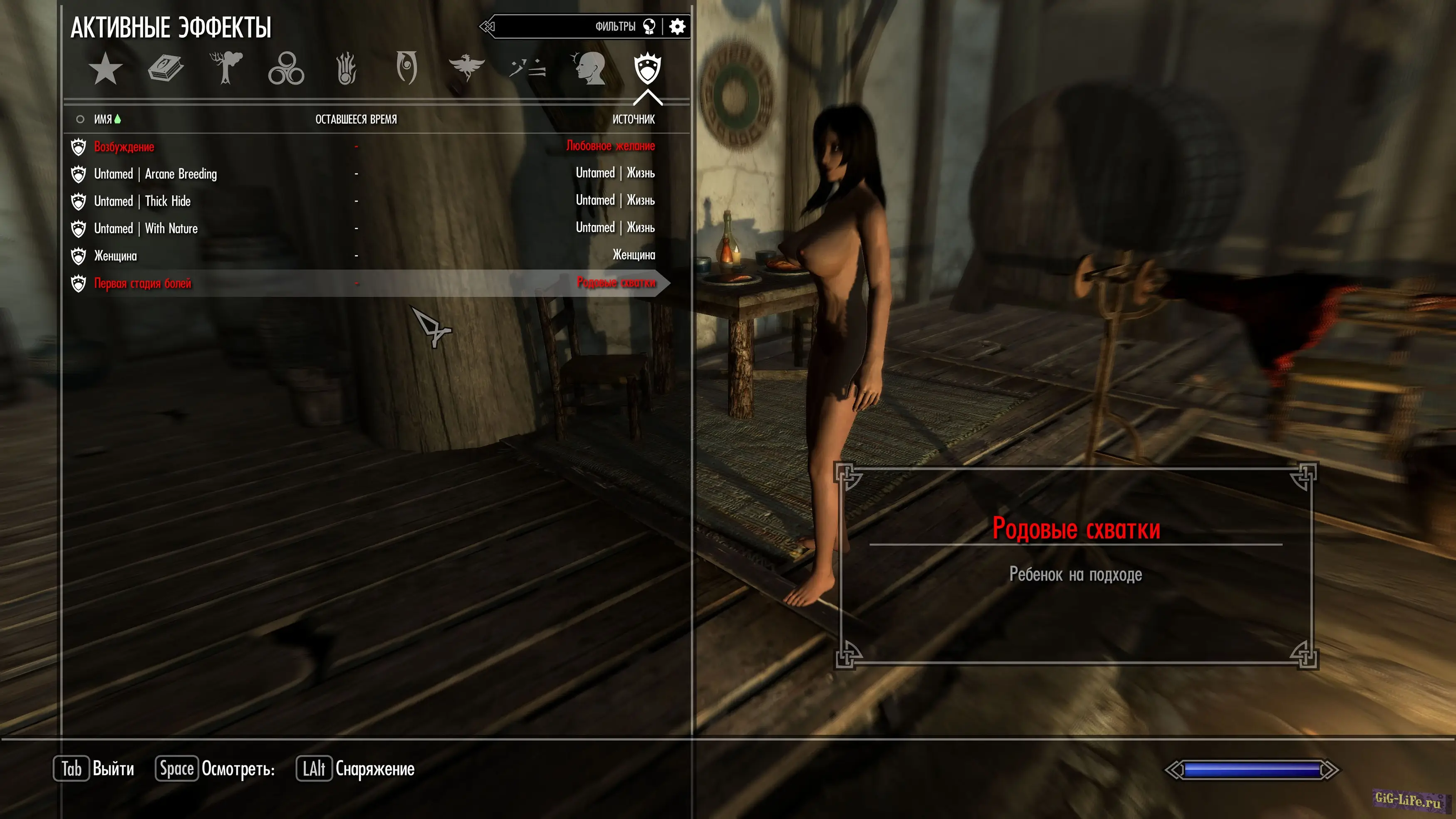1456x819 pixels.
Task: Open the gear column settings
Action: (x=677, y=27)
